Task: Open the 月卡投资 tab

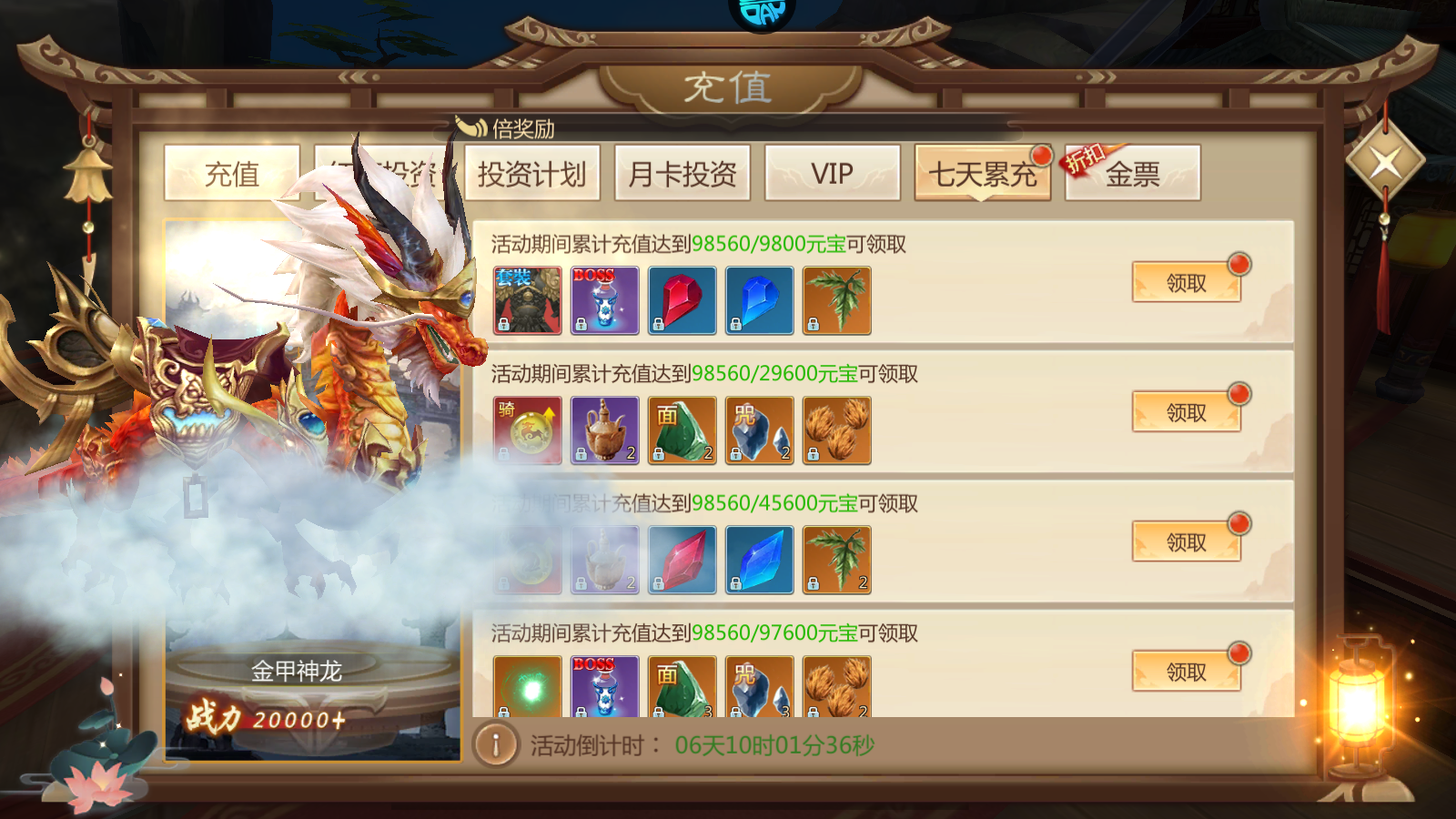Action: pyautogui.click(x=681, y=174)
